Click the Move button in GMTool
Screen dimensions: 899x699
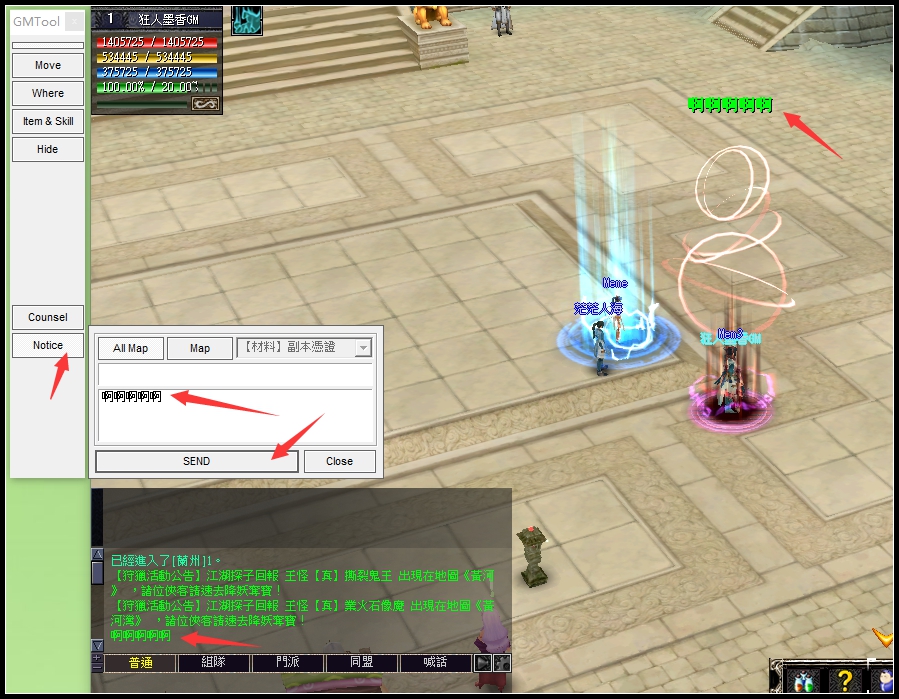47,65
